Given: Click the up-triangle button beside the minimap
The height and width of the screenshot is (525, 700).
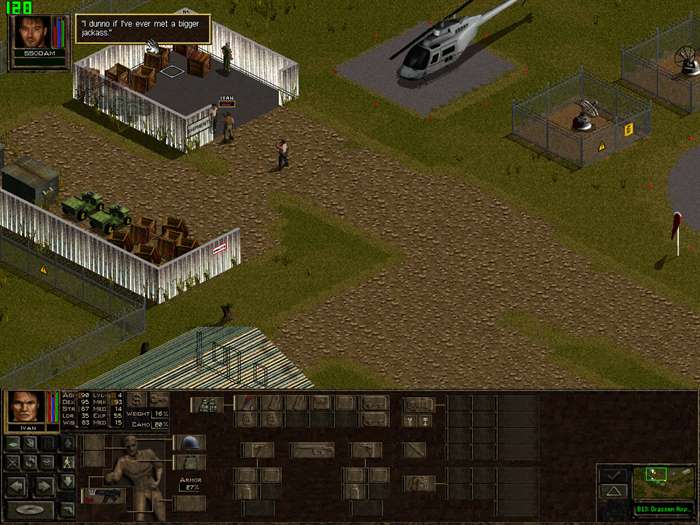Looking at the screenshot, I should point(613,491).
